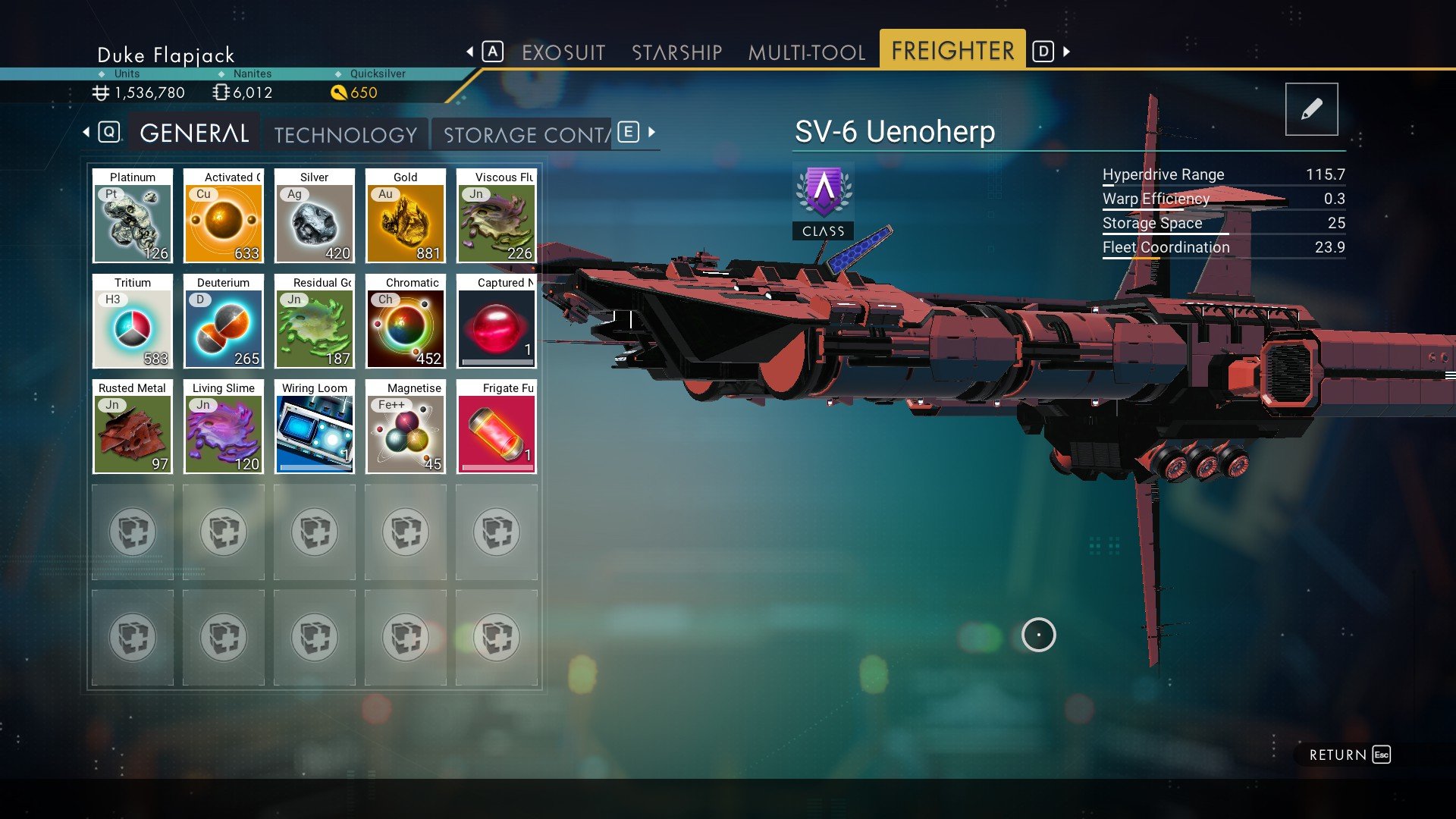The width and height of the screenshot is (1456, 819).
Task: Pick the Silver inventory slot
Action: (315, 216)
